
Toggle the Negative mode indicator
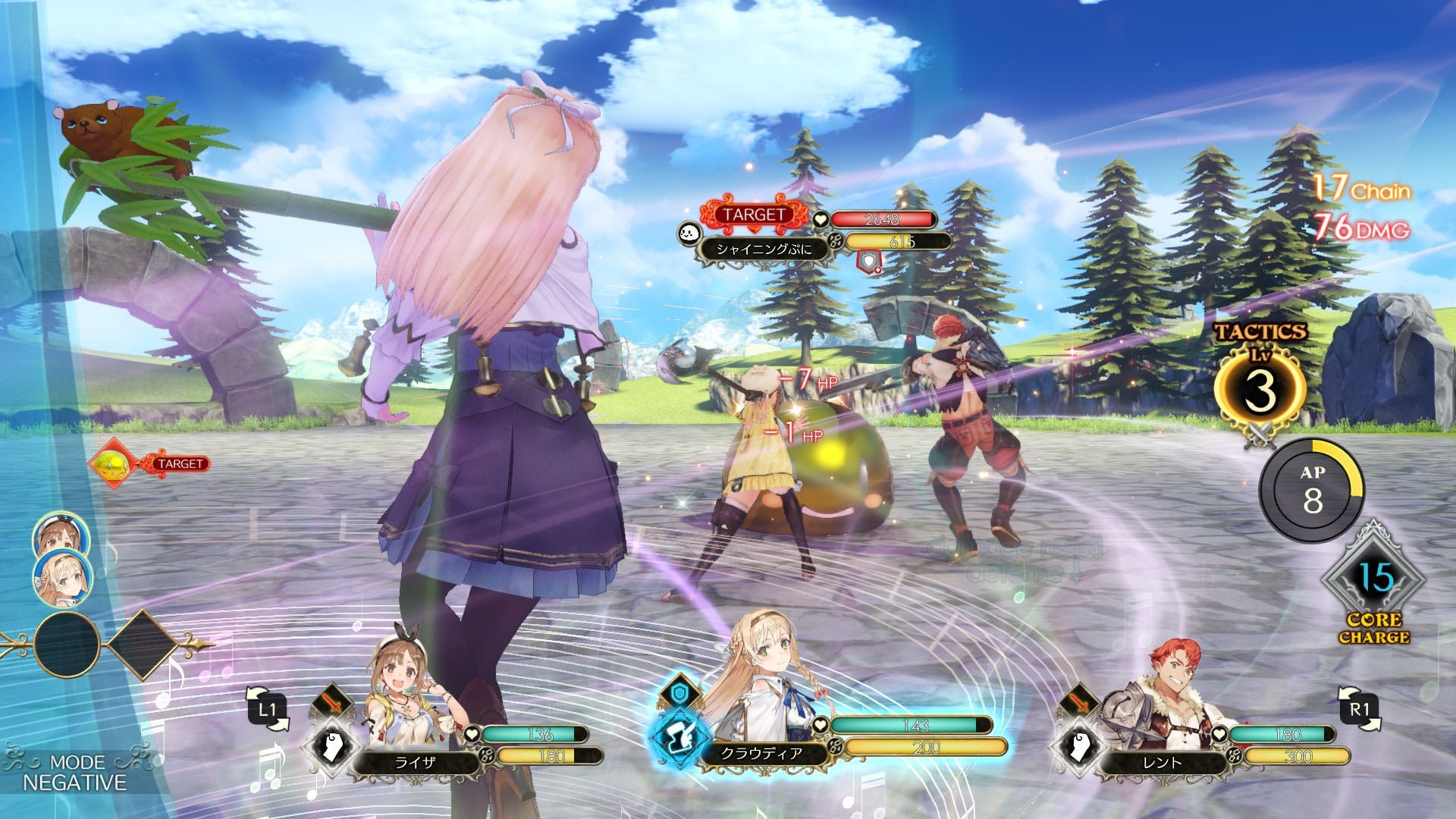pyautogui.click(x=74, y=772)
